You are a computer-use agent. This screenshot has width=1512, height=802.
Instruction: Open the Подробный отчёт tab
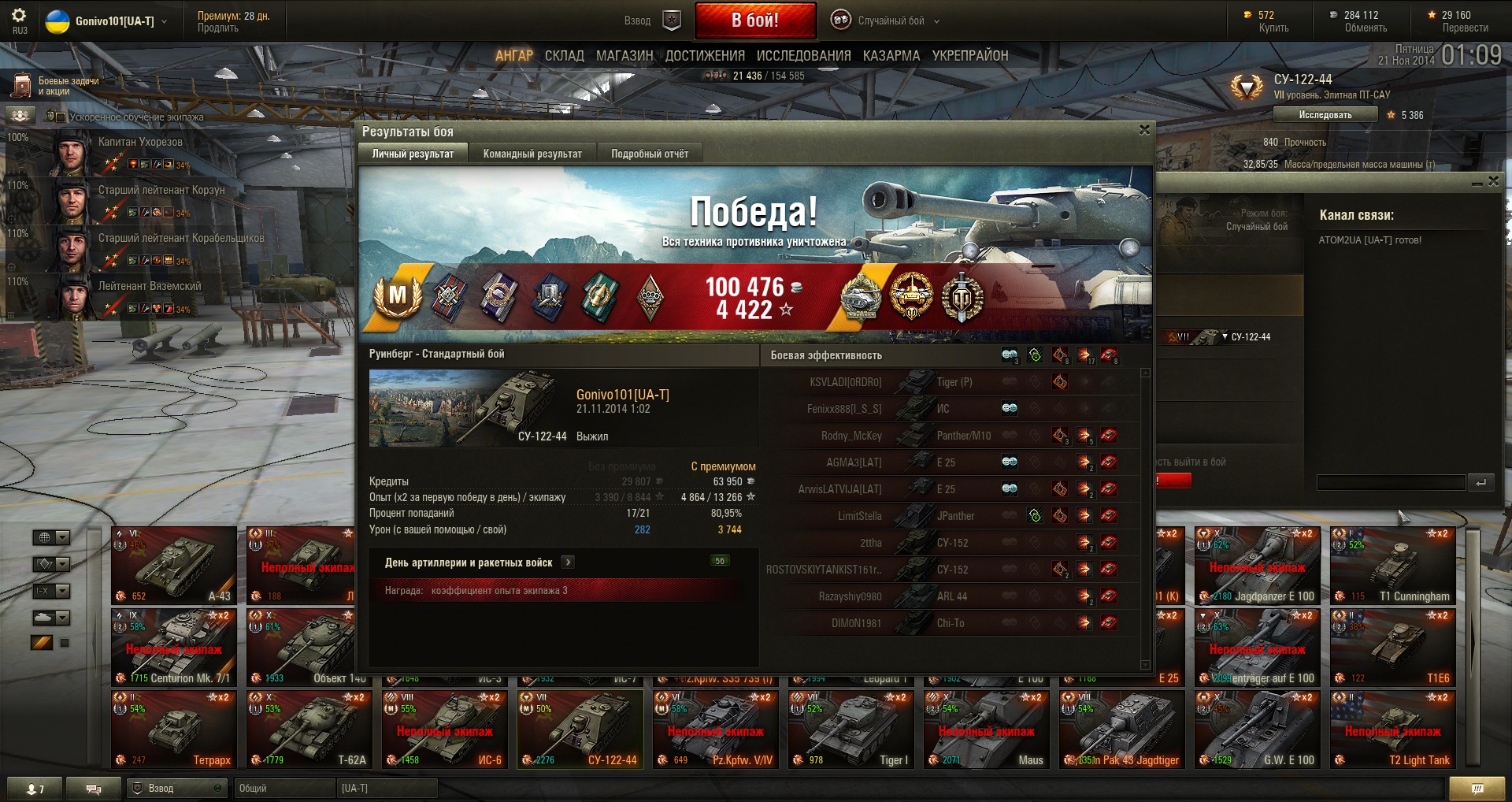tap(650, 154)
